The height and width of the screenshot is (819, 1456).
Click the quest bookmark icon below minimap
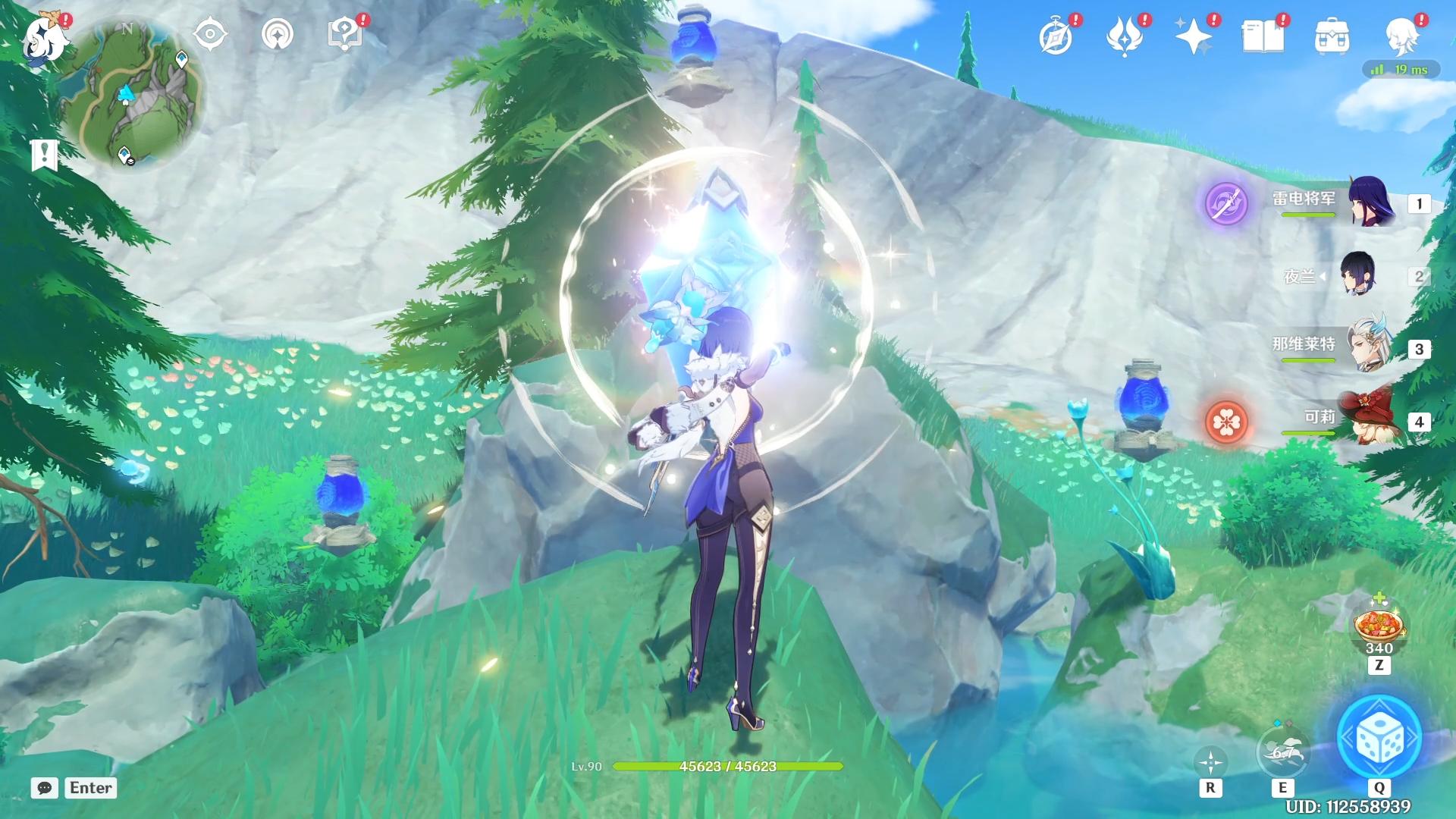[44, 154]
